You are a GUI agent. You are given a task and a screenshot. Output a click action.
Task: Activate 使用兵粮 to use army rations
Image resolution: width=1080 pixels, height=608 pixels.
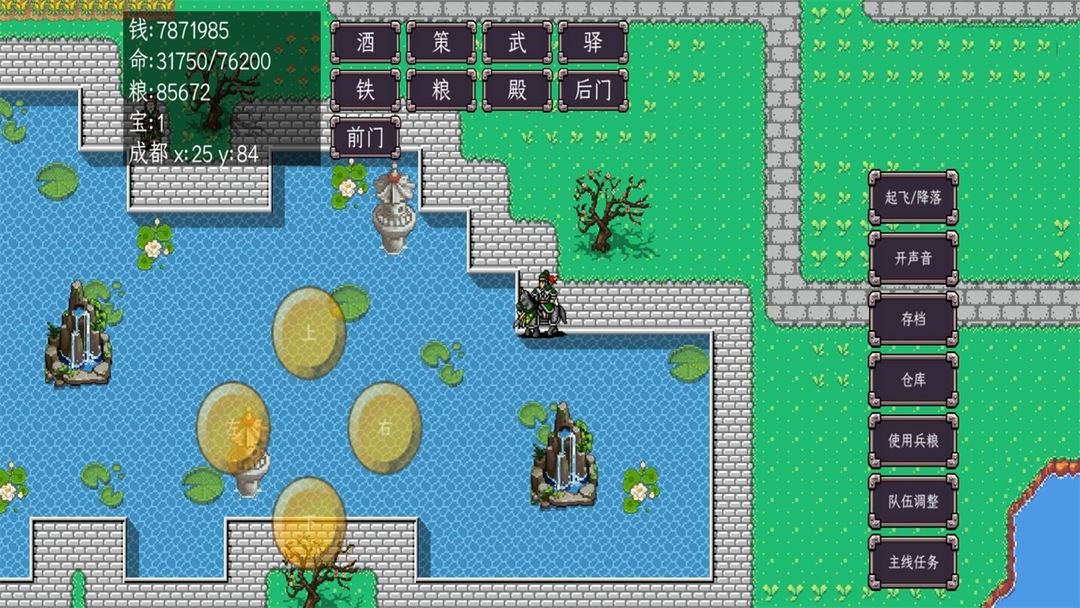coord(913,440)
